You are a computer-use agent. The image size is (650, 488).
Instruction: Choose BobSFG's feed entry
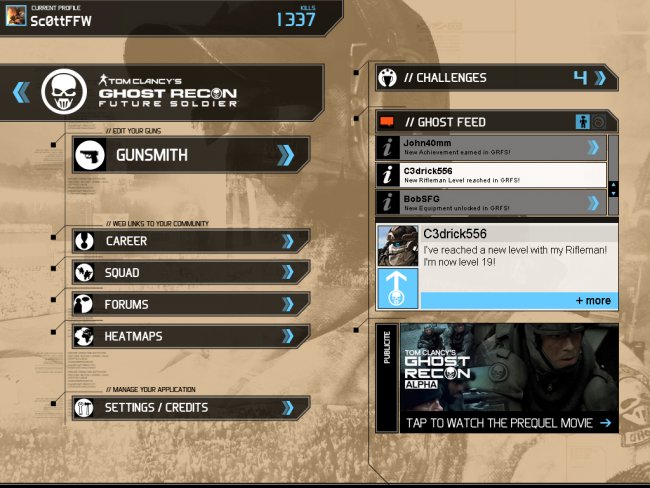coord(492,203)
